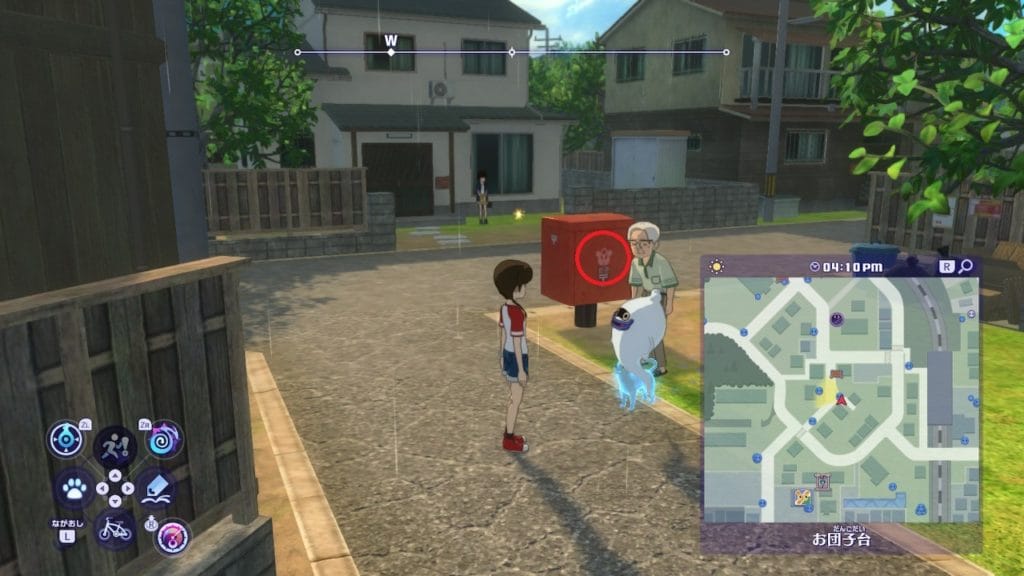
Task: Click the red player arrow on the minimap
Action: pyautogui.click(x=841, y=399)
